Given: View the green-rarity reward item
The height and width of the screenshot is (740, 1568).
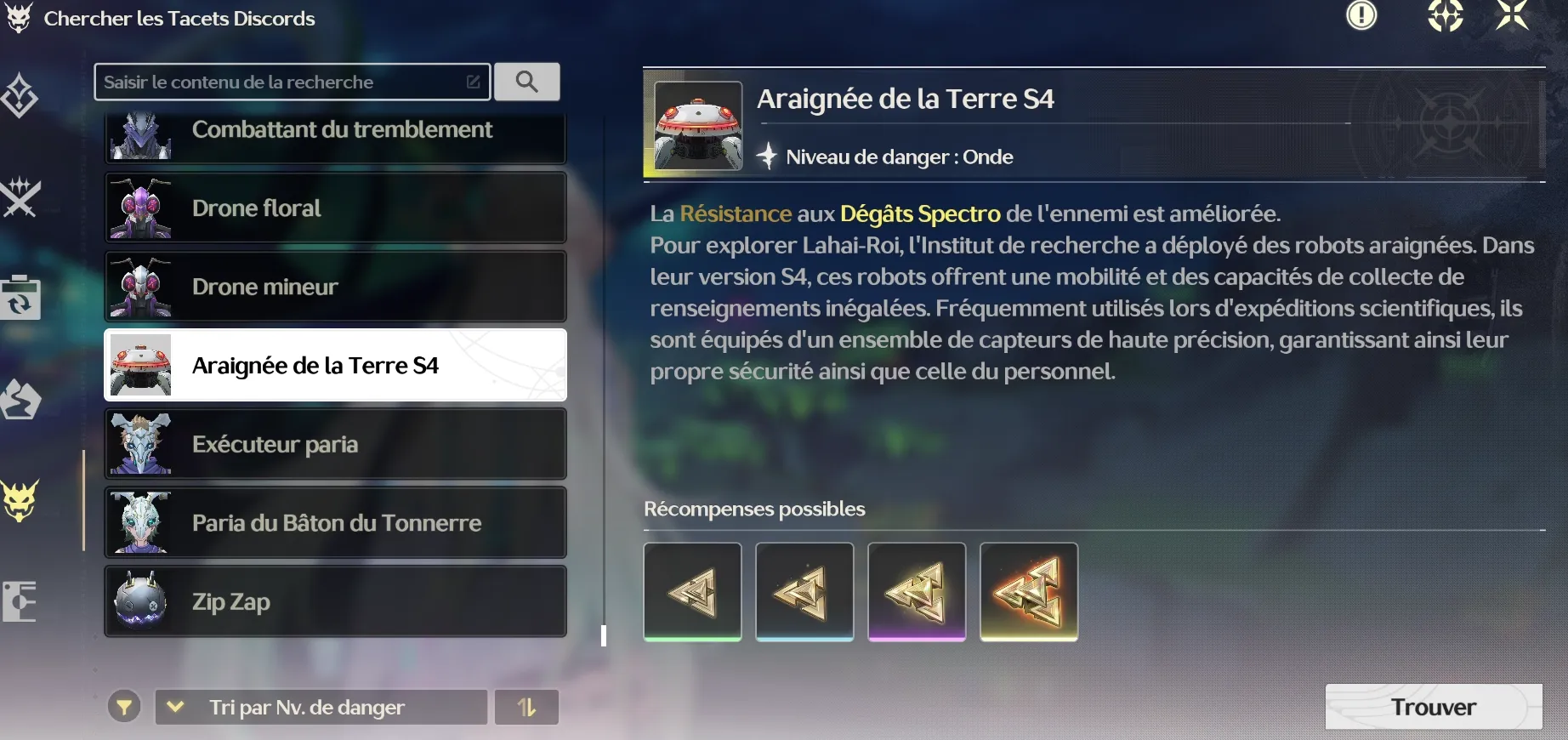Looking at the screenshot, I should click(x=693, y=592).
